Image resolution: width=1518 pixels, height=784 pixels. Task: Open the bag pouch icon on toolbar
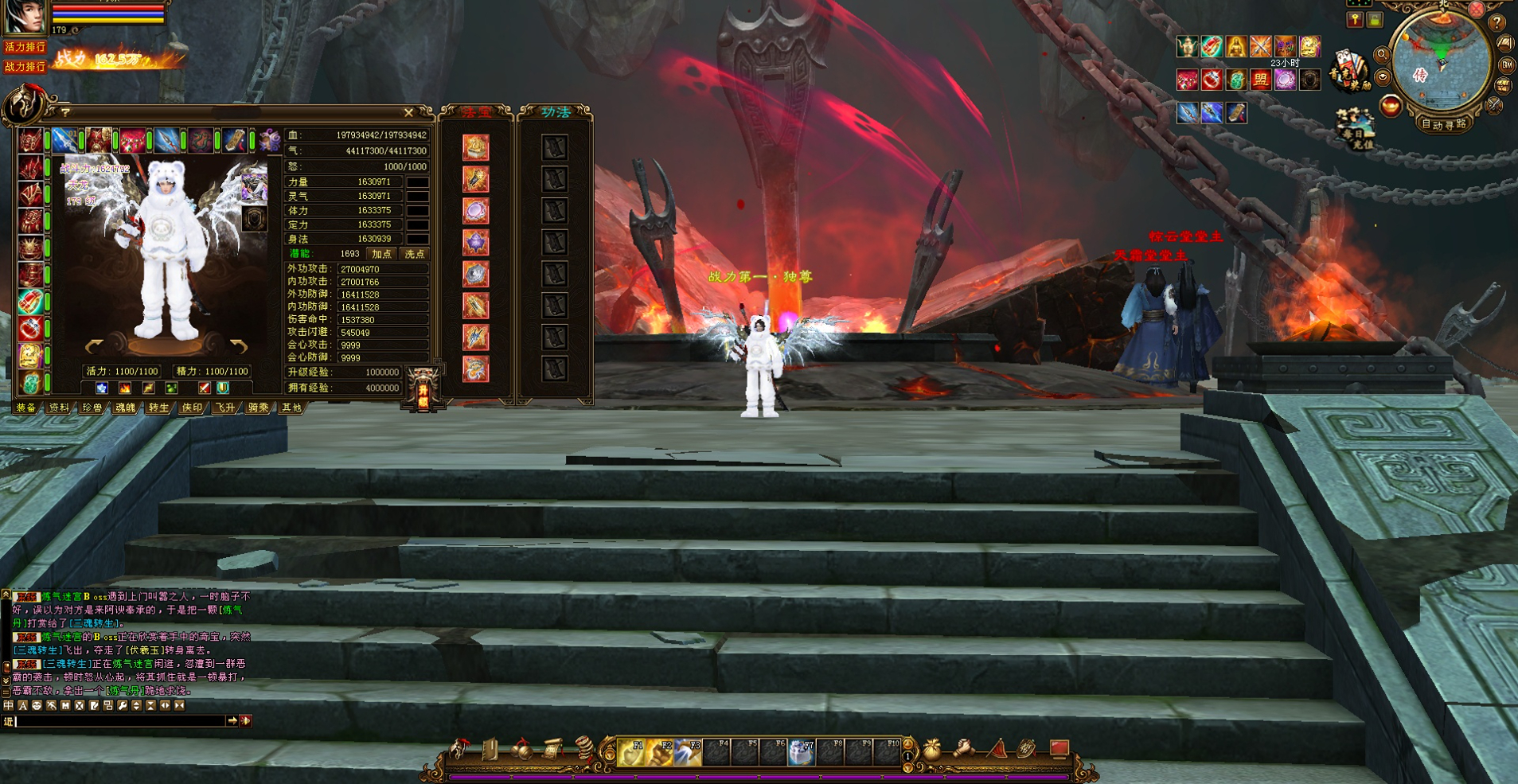pos(931,749)
